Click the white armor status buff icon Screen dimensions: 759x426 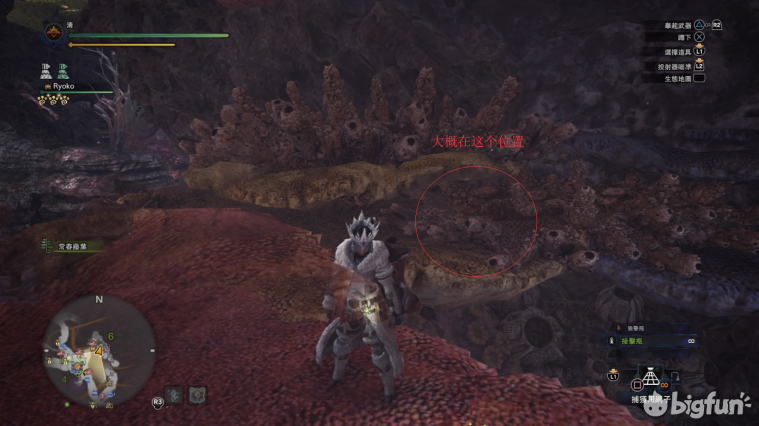pyautogui.click(x=46, y=70)
